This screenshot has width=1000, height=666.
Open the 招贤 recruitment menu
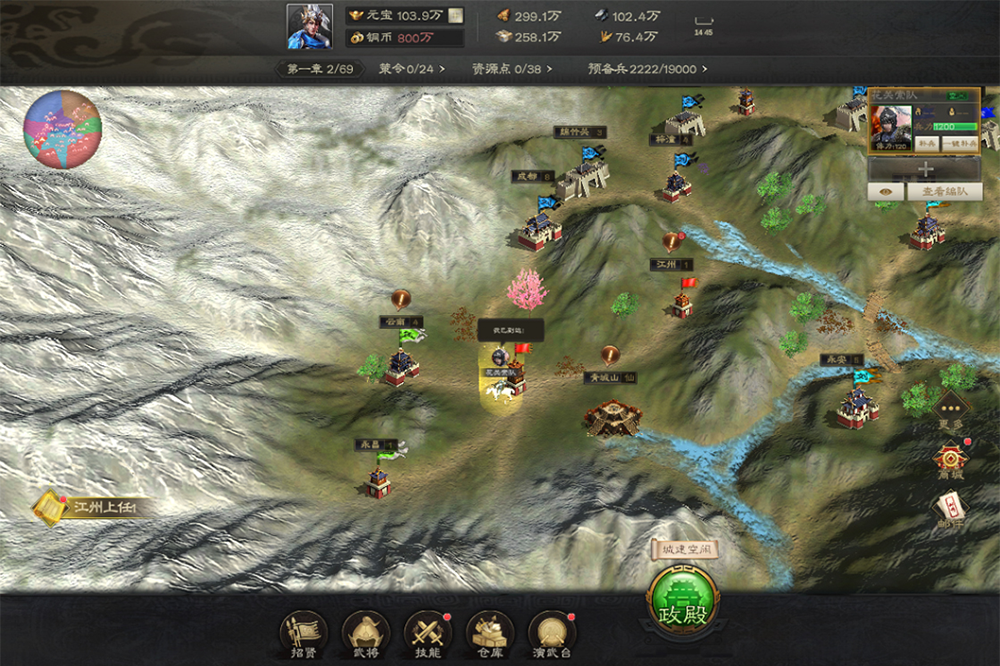pyautogui.click(x=303, y=632)
